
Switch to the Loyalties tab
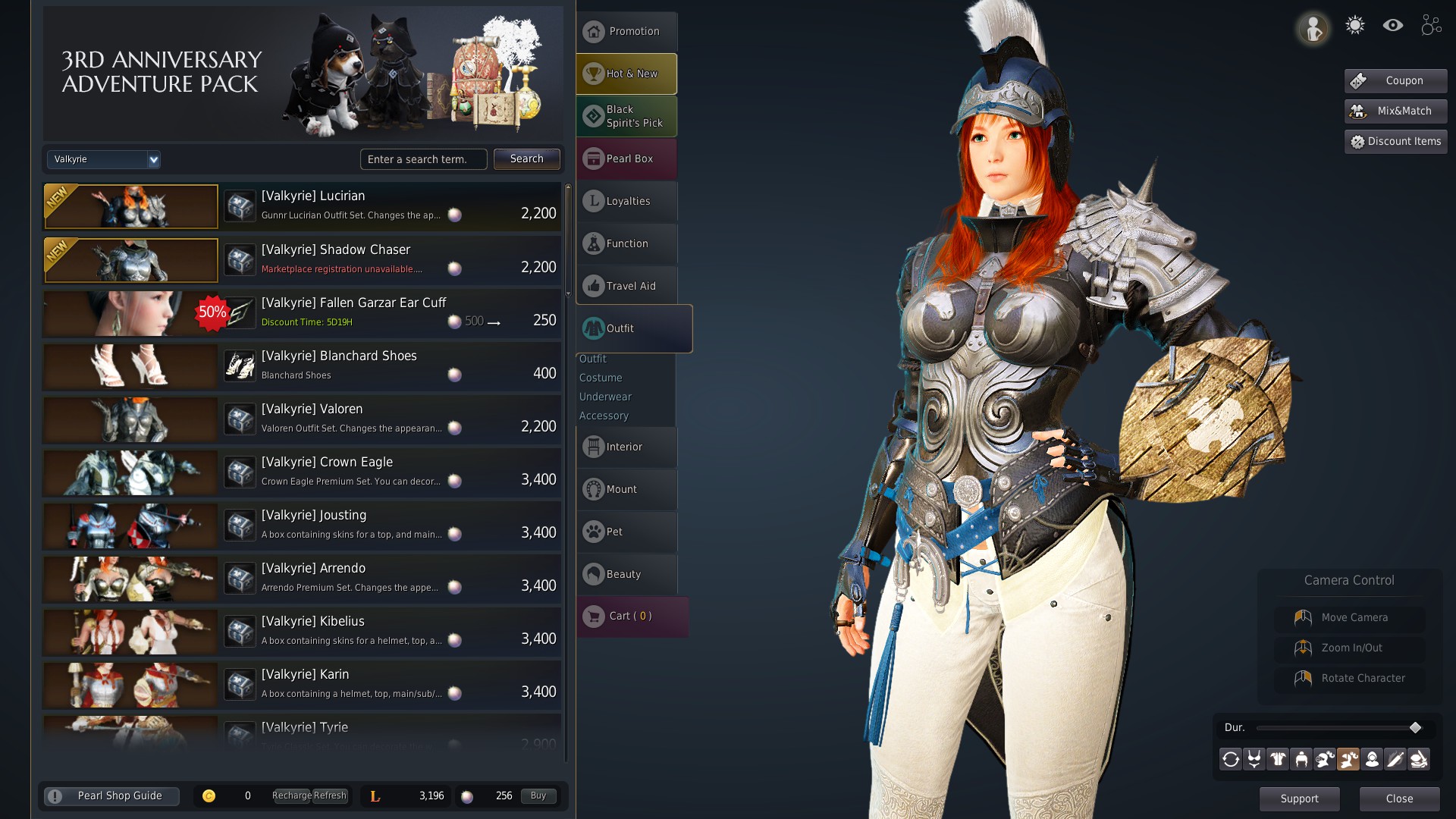click(x=626, y=201)
